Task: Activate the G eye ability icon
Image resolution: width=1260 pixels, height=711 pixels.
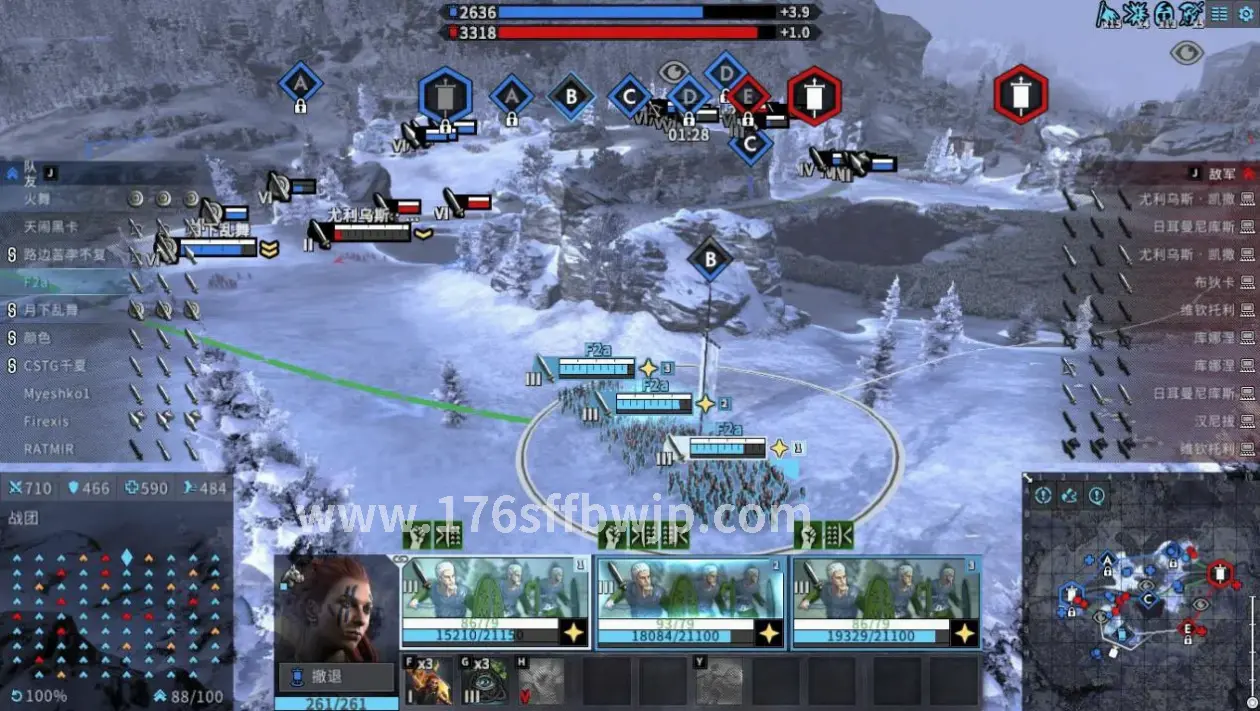Action: (483, 682)
